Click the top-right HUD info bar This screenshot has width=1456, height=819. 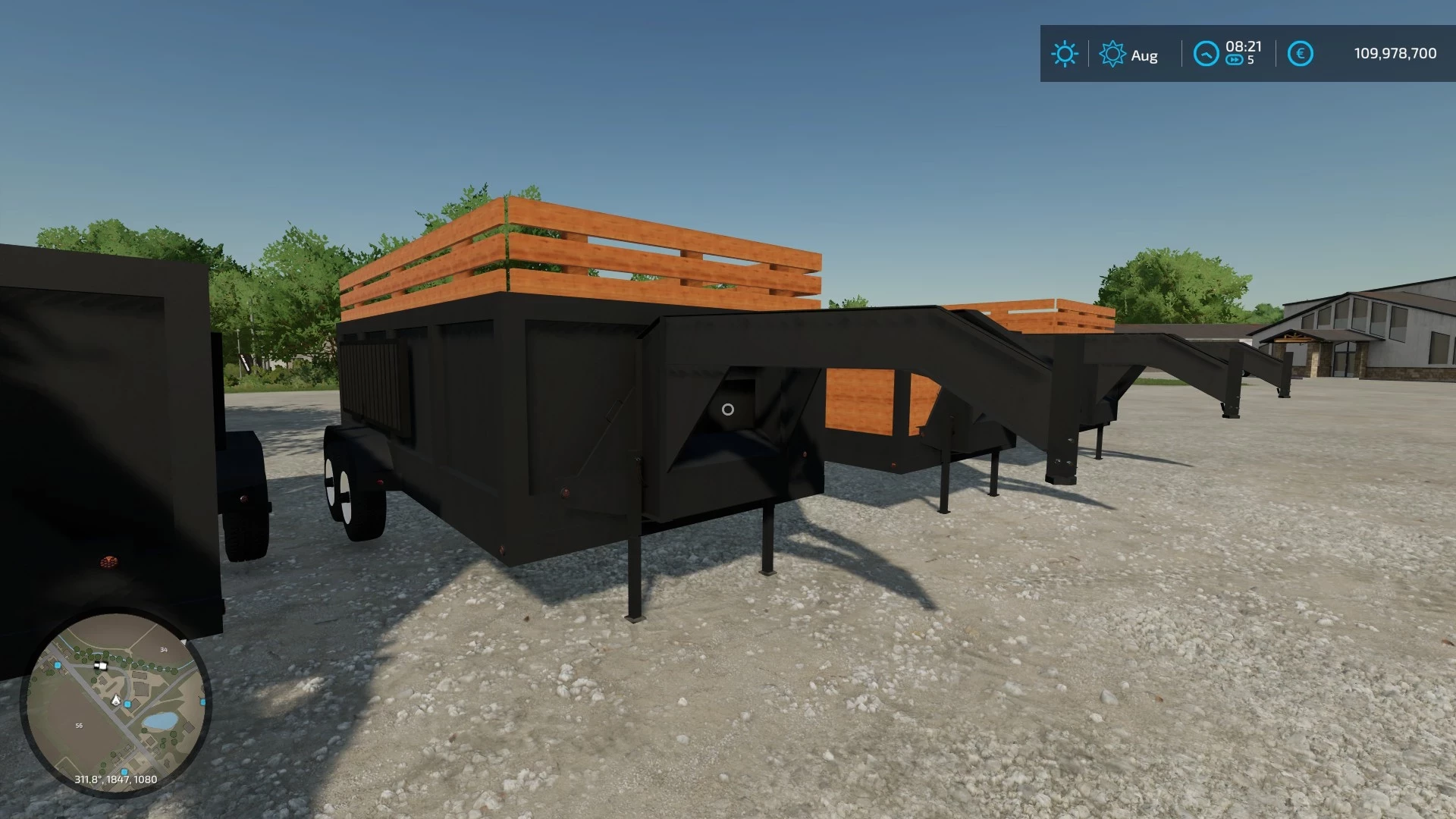click(x=1244, y=53)
